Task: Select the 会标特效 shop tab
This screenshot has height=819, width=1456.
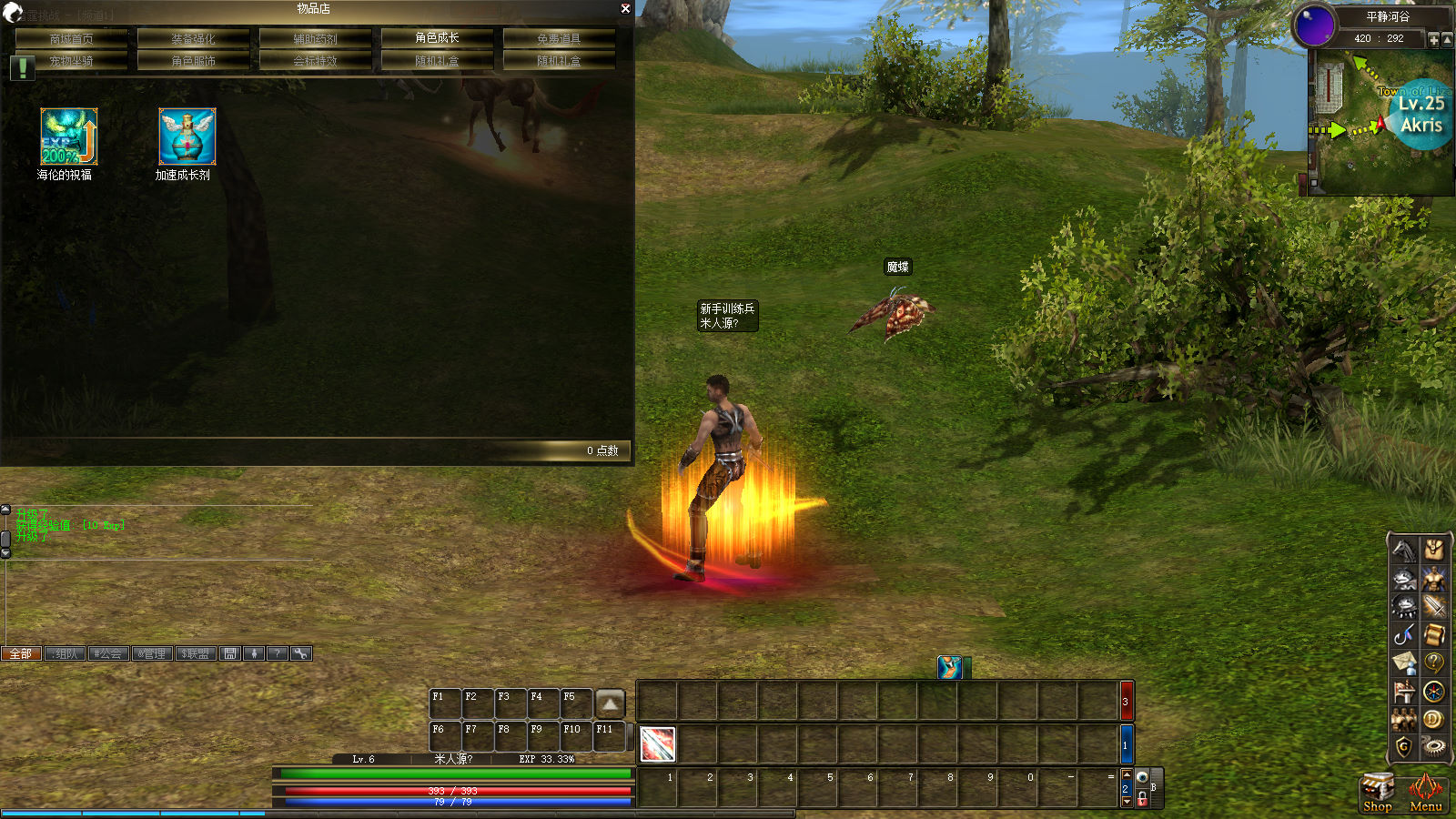Action: [x=315, y=61]
